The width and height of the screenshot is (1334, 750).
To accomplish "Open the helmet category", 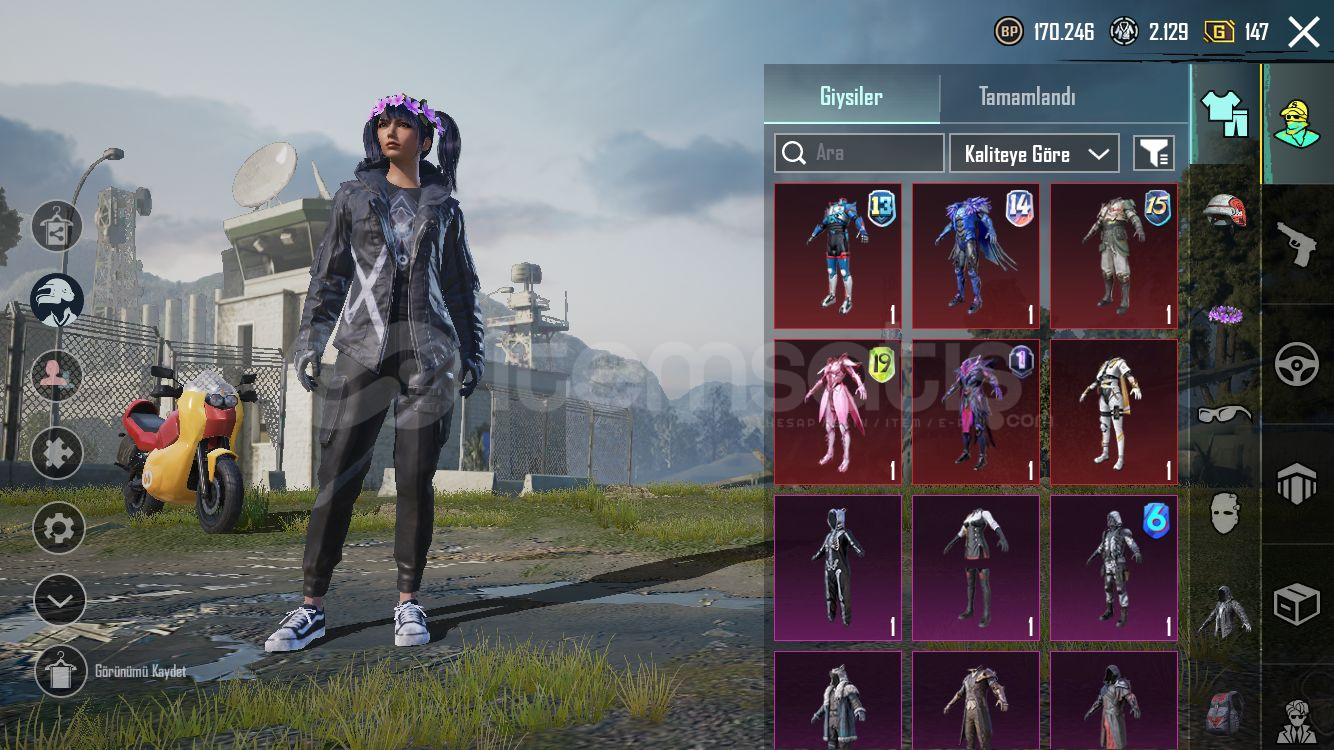I will coord(1225,212).
